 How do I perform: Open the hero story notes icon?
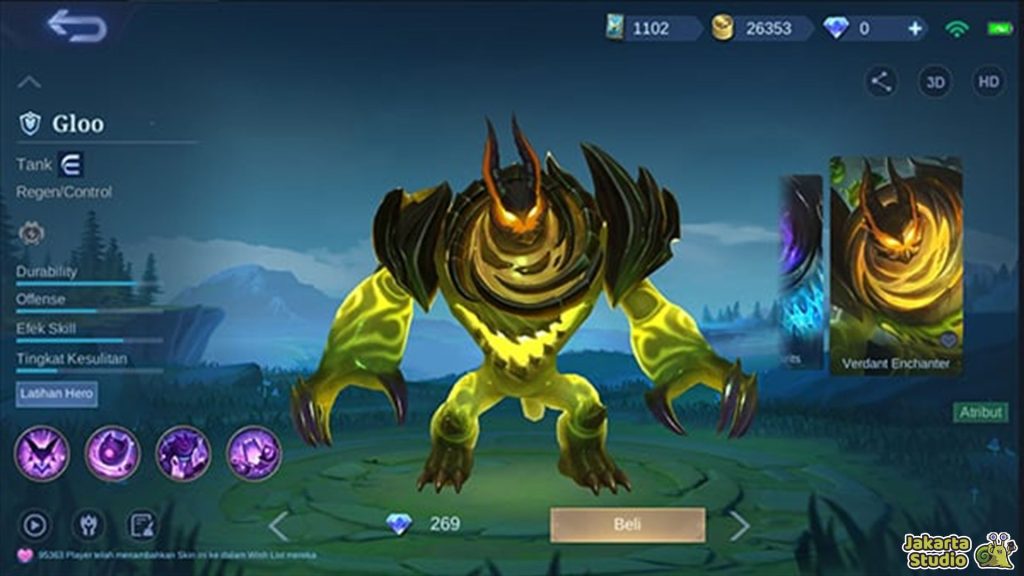(141, 524)
